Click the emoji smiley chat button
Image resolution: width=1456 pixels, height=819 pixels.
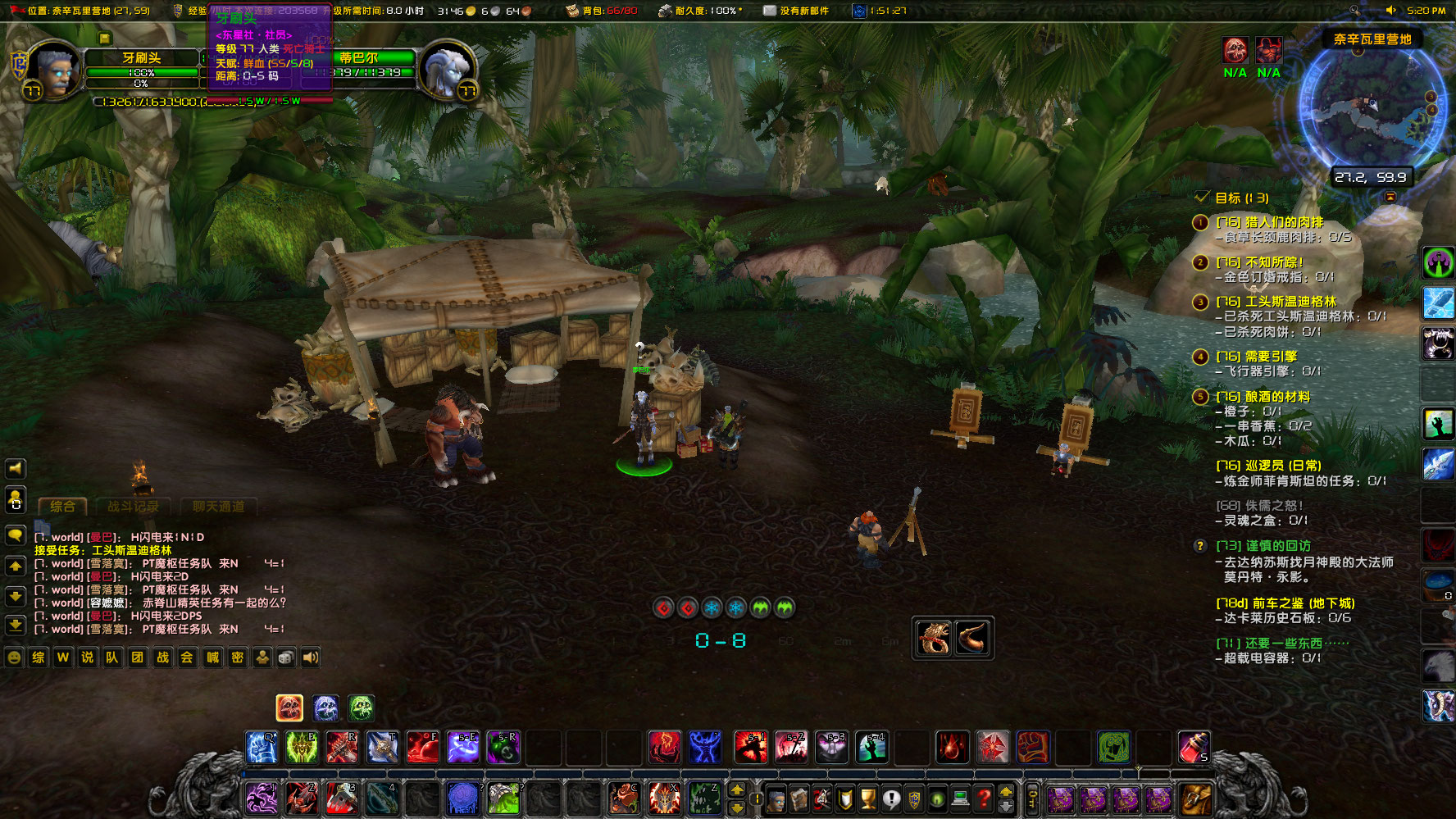coord(14,657)
